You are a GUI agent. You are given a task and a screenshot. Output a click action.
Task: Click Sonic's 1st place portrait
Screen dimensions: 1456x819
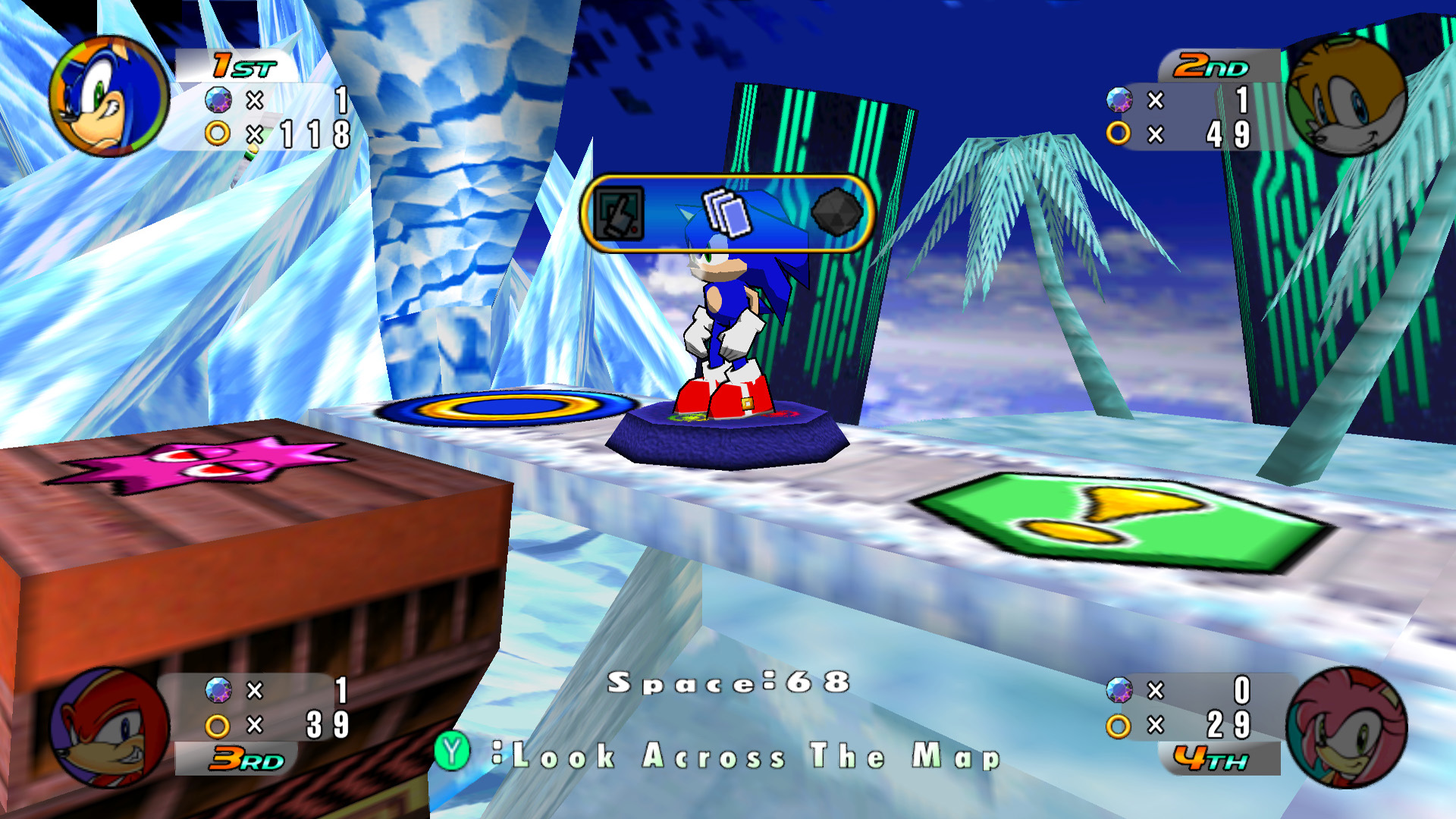pyautogui.click(x=108, y=97)
